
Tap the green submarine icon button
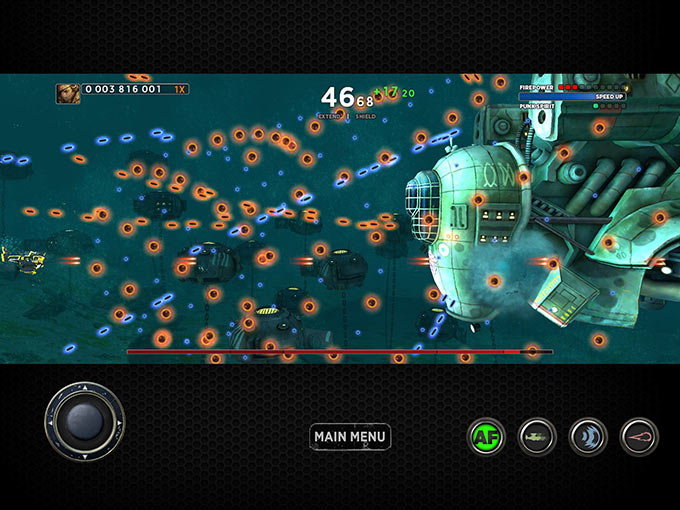click(537, 437)
